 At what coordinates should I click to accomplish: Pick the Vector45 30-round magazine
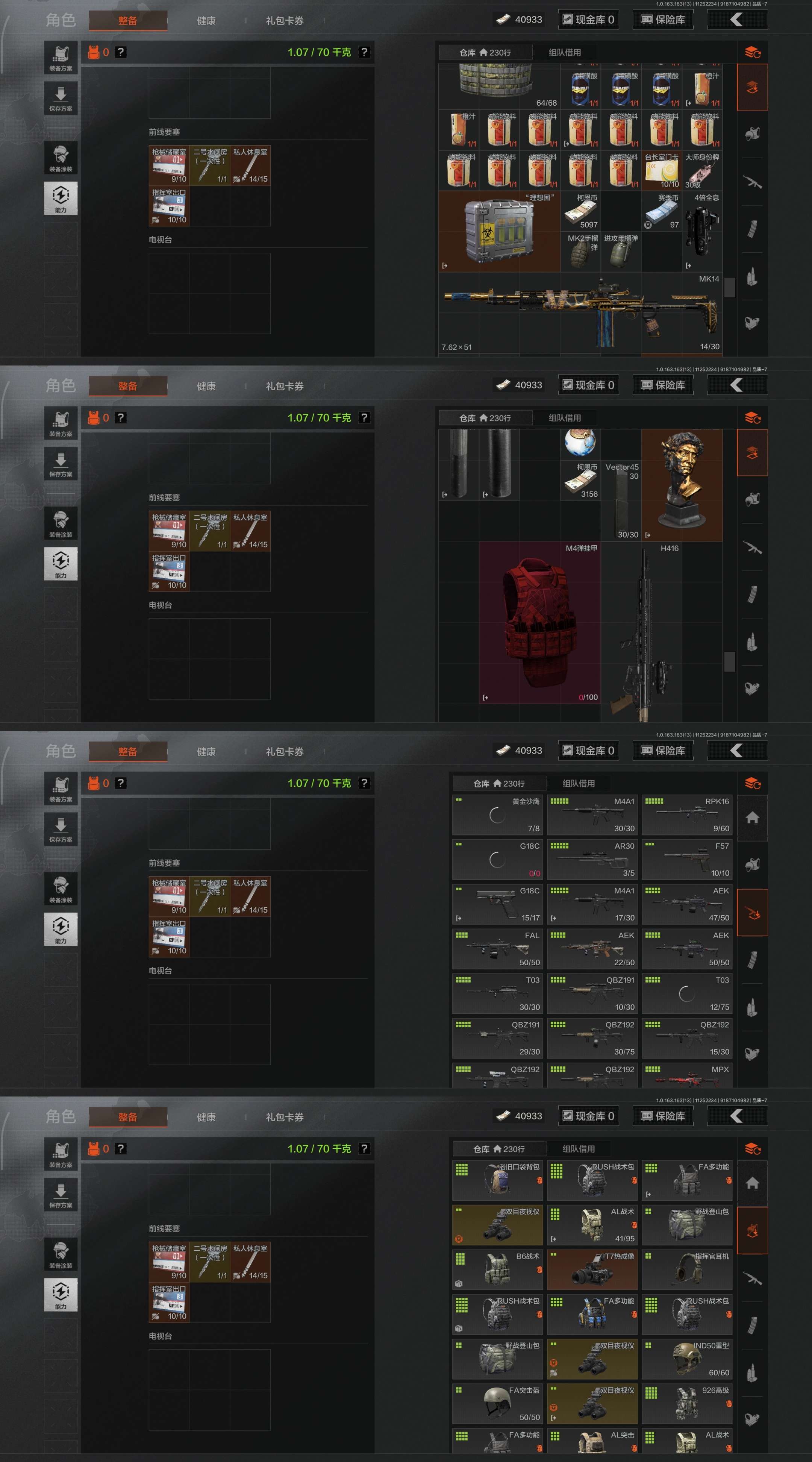click(621, 500)
